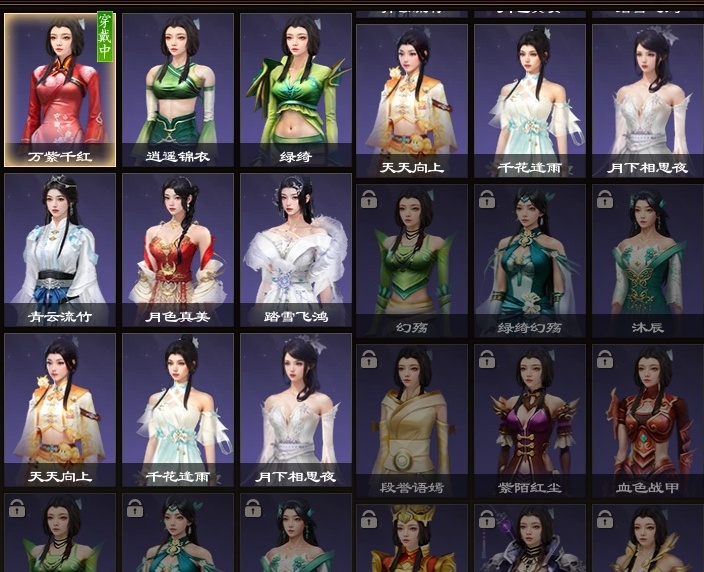Choose the 逍遥锦衣 costume

178,89
